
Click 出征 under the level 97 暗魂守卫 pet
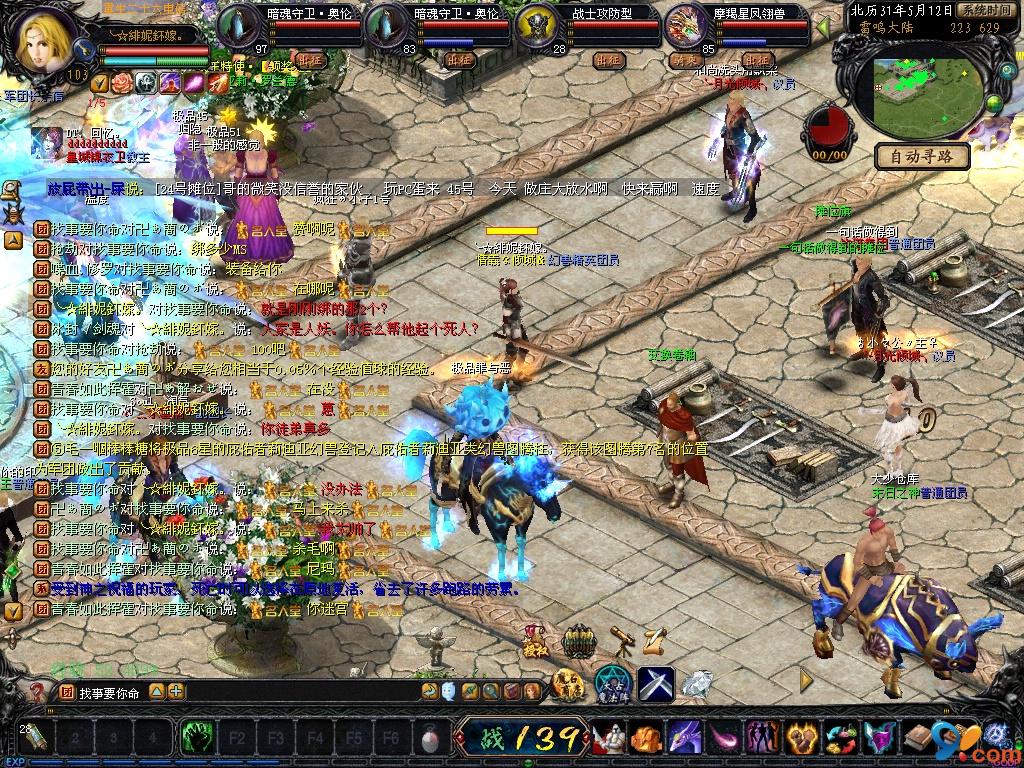point(310,60)
